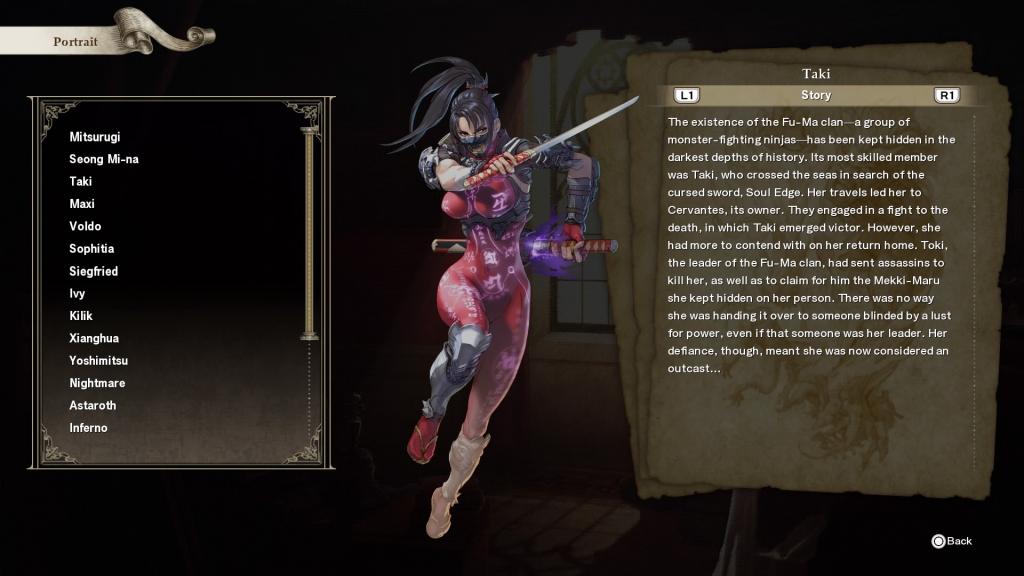Select Xianghua from the list
The height and width of the screenshot is (576, 1024).
click(x=94, y=338)
